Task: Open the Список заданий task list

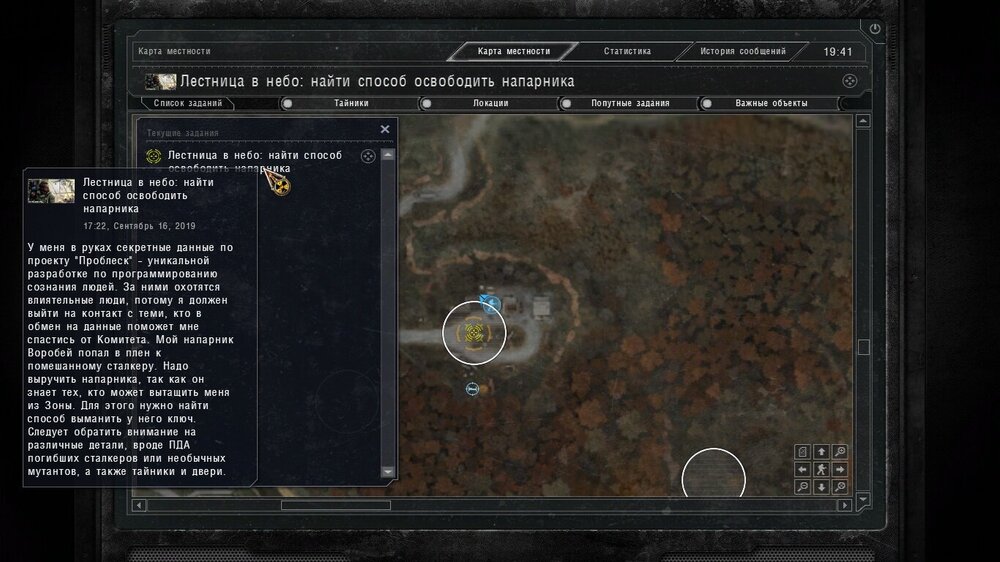Action: (187, 103)
